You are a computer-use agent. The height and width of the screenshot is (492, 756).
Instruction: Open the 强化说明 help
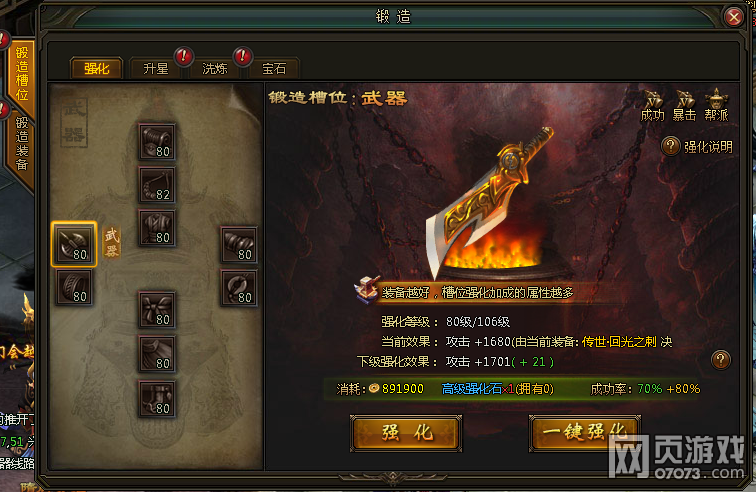pyautogui.click(x=698, y=146)
